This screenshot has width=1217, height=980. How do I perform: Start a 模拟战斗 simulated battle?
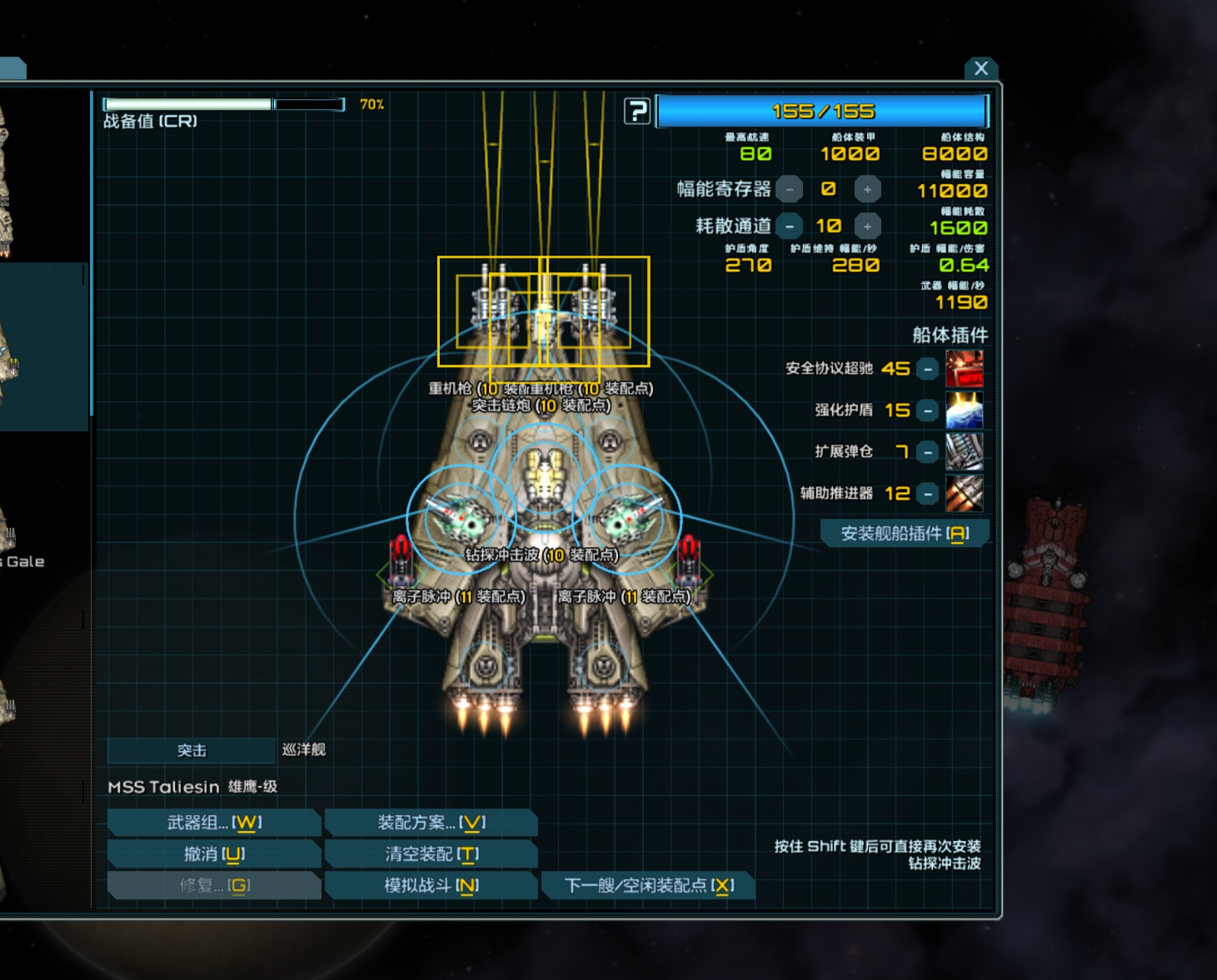click(431, 886)
